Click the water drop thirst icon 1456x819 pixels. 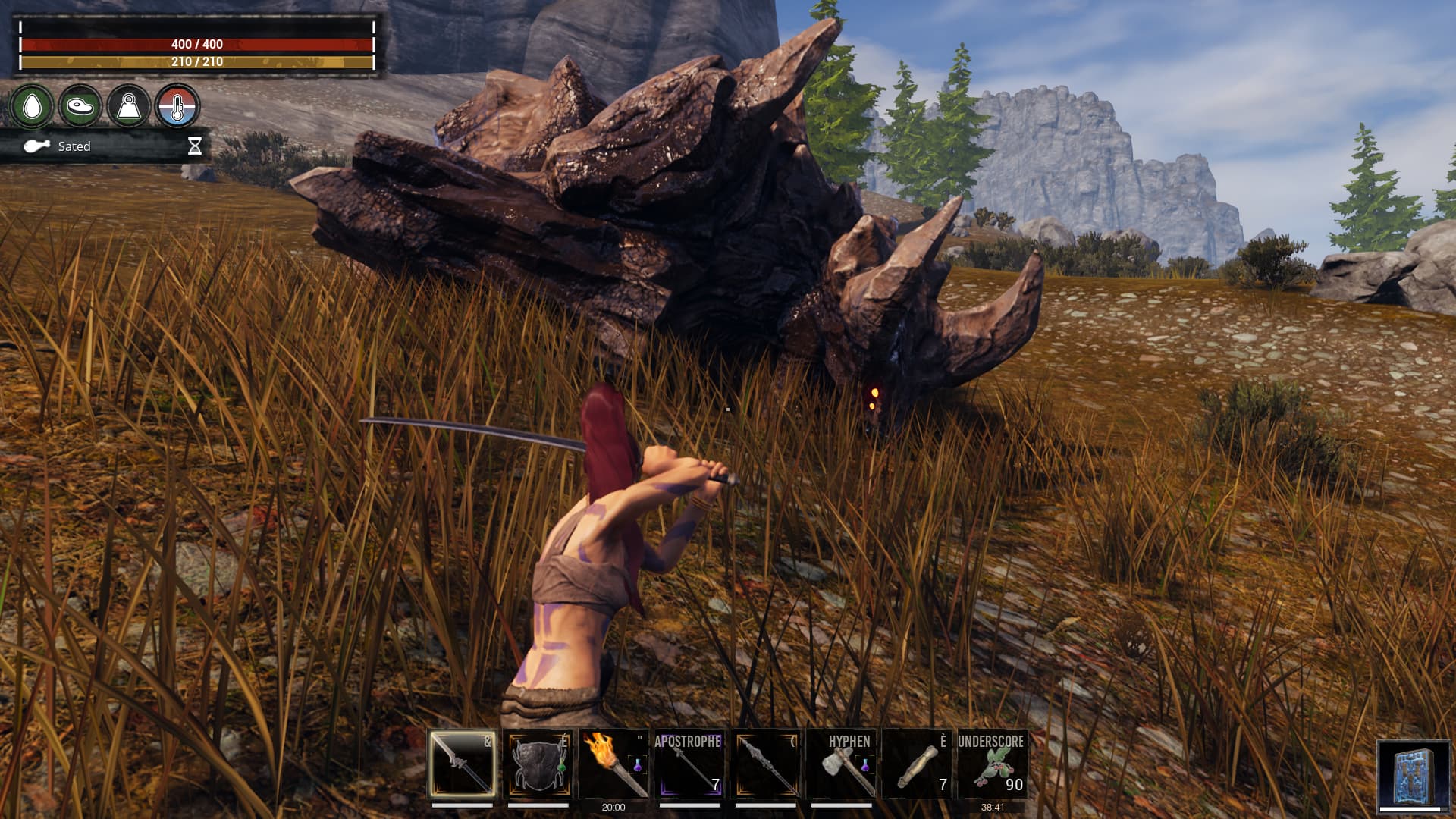(32, 107)
